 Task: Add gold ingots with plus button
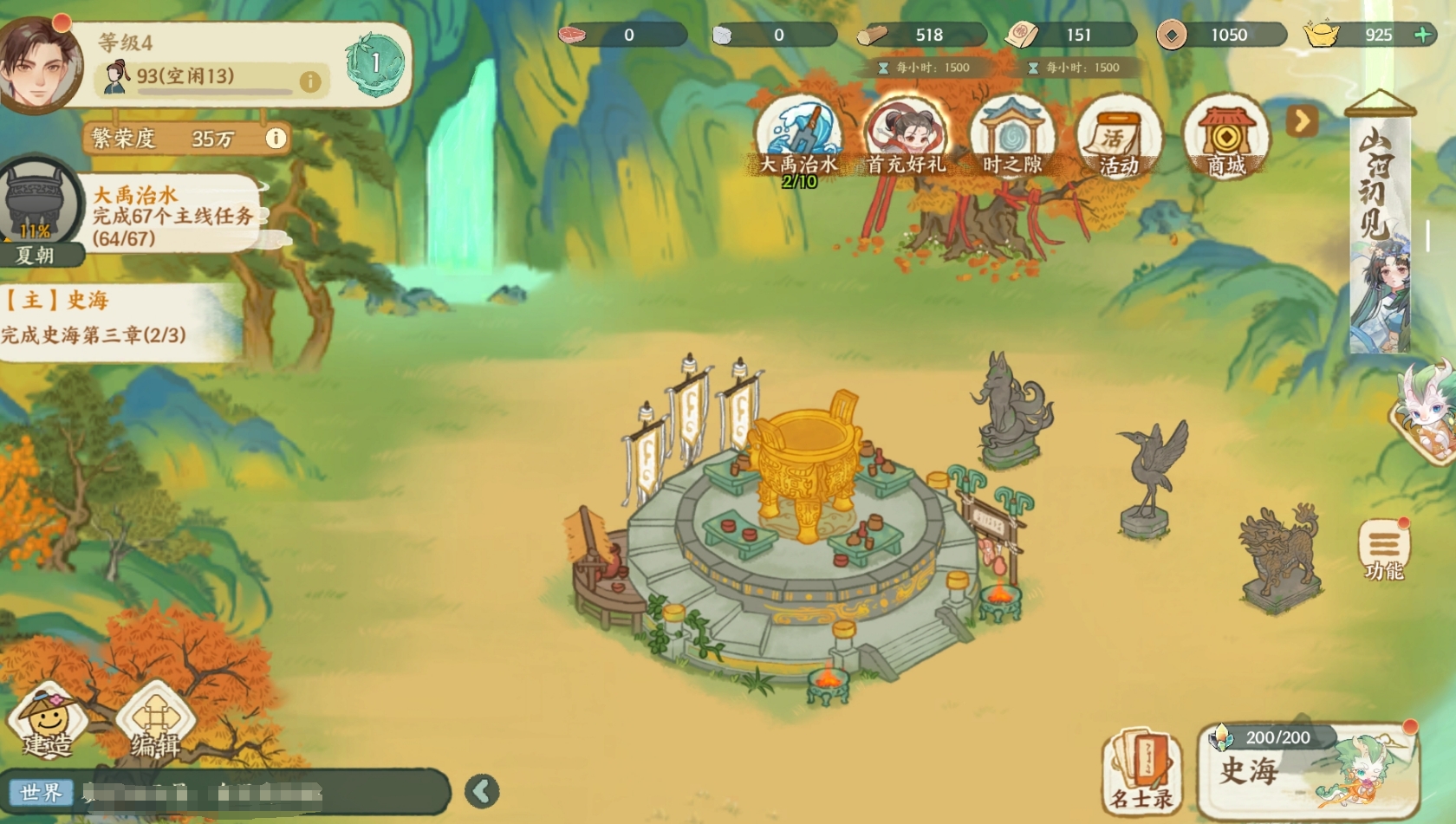click(x=1422, y=35)
